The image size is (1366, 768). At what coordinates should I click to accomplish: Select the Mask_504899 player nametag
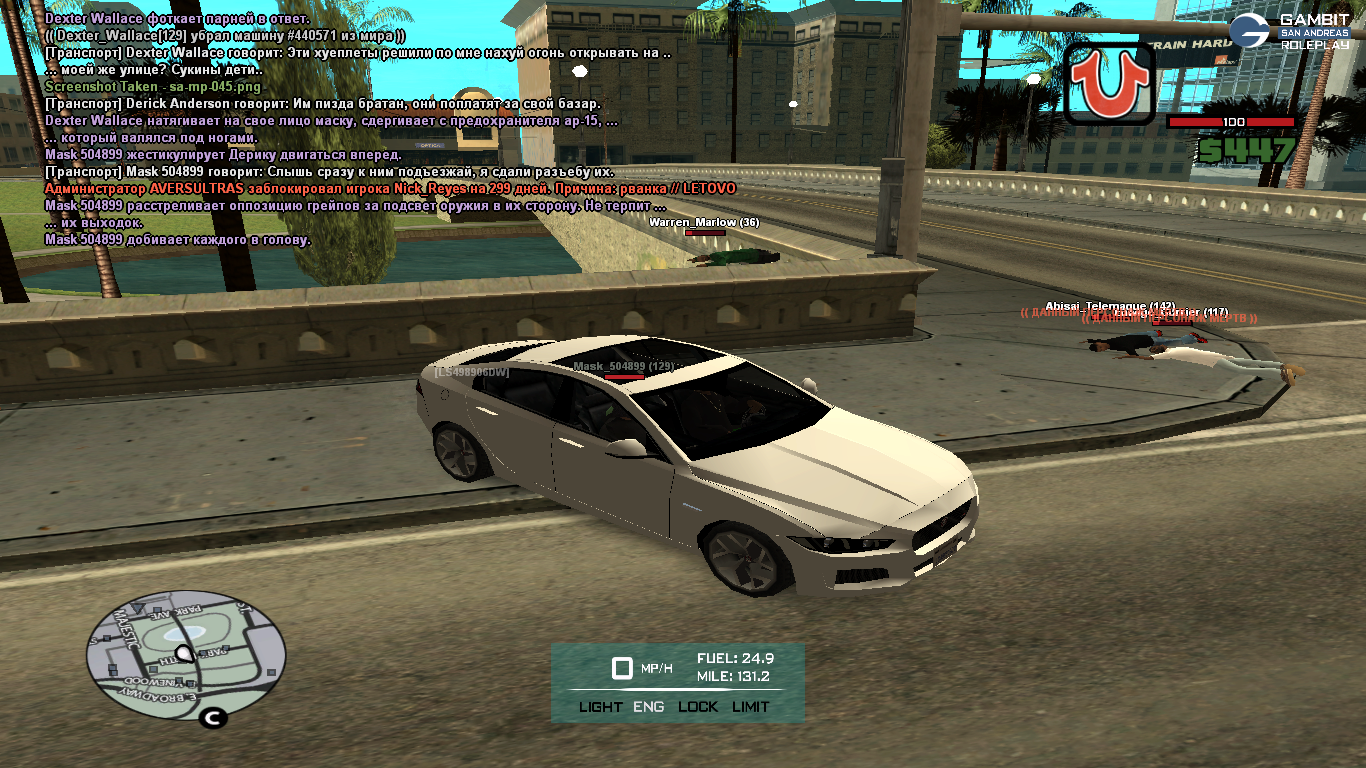623,367
